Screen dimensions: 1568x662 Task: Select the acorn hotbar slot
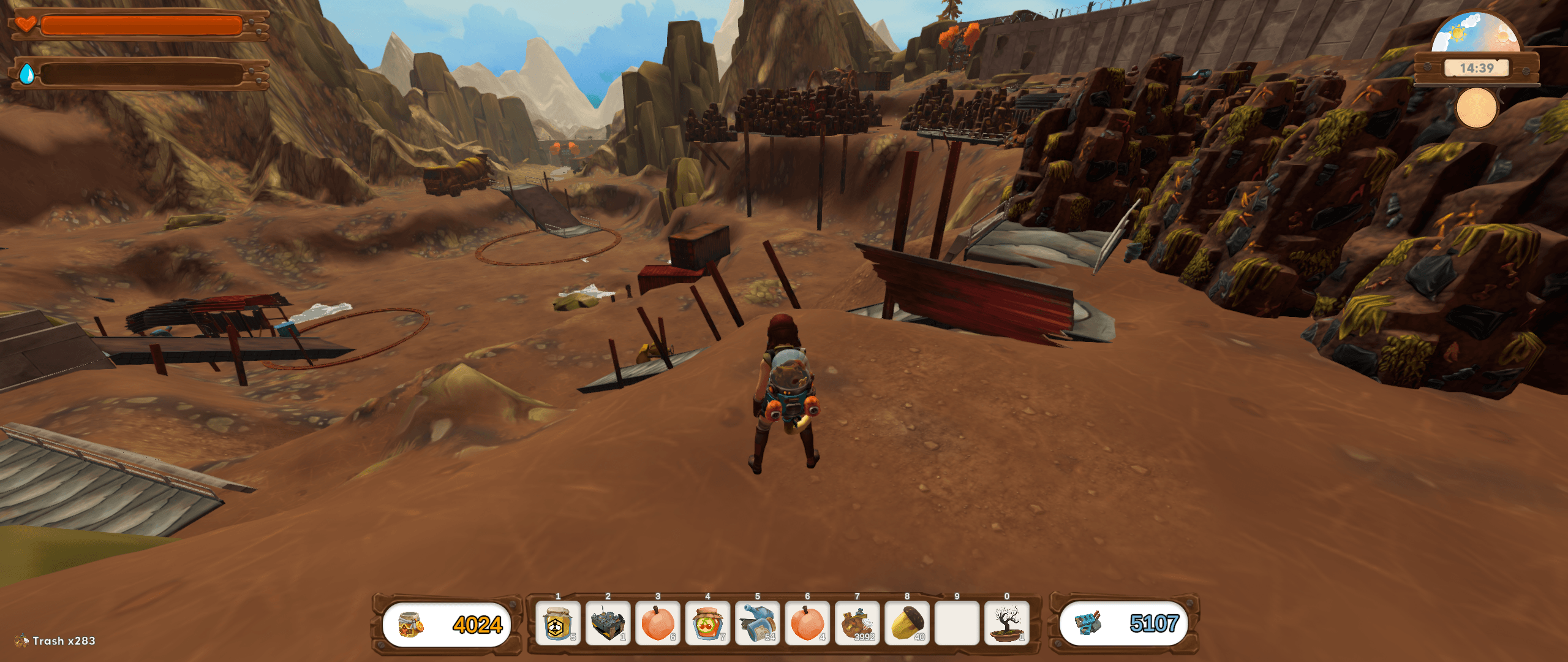907,623
